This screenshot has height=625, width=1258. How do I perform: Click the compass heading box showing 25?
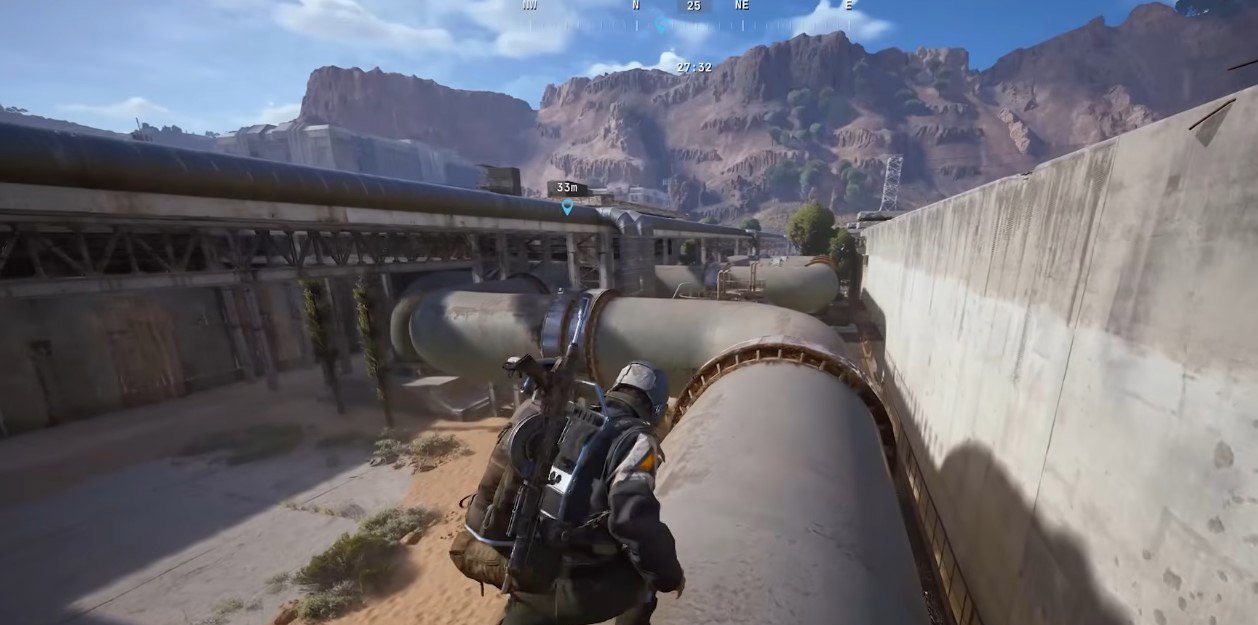[x=694, y=6]
